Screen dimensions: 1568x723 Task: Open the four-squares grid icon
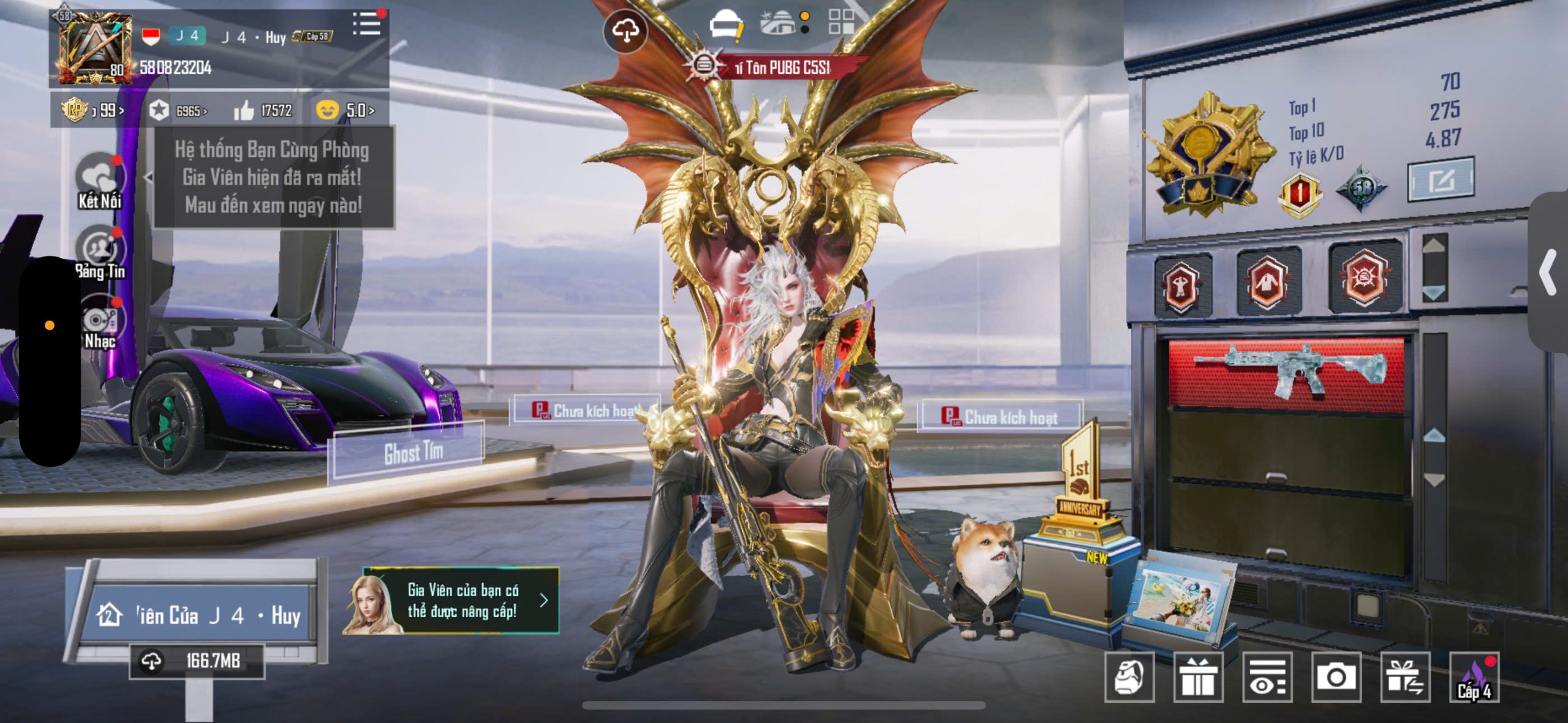click(x=841, y=22)
